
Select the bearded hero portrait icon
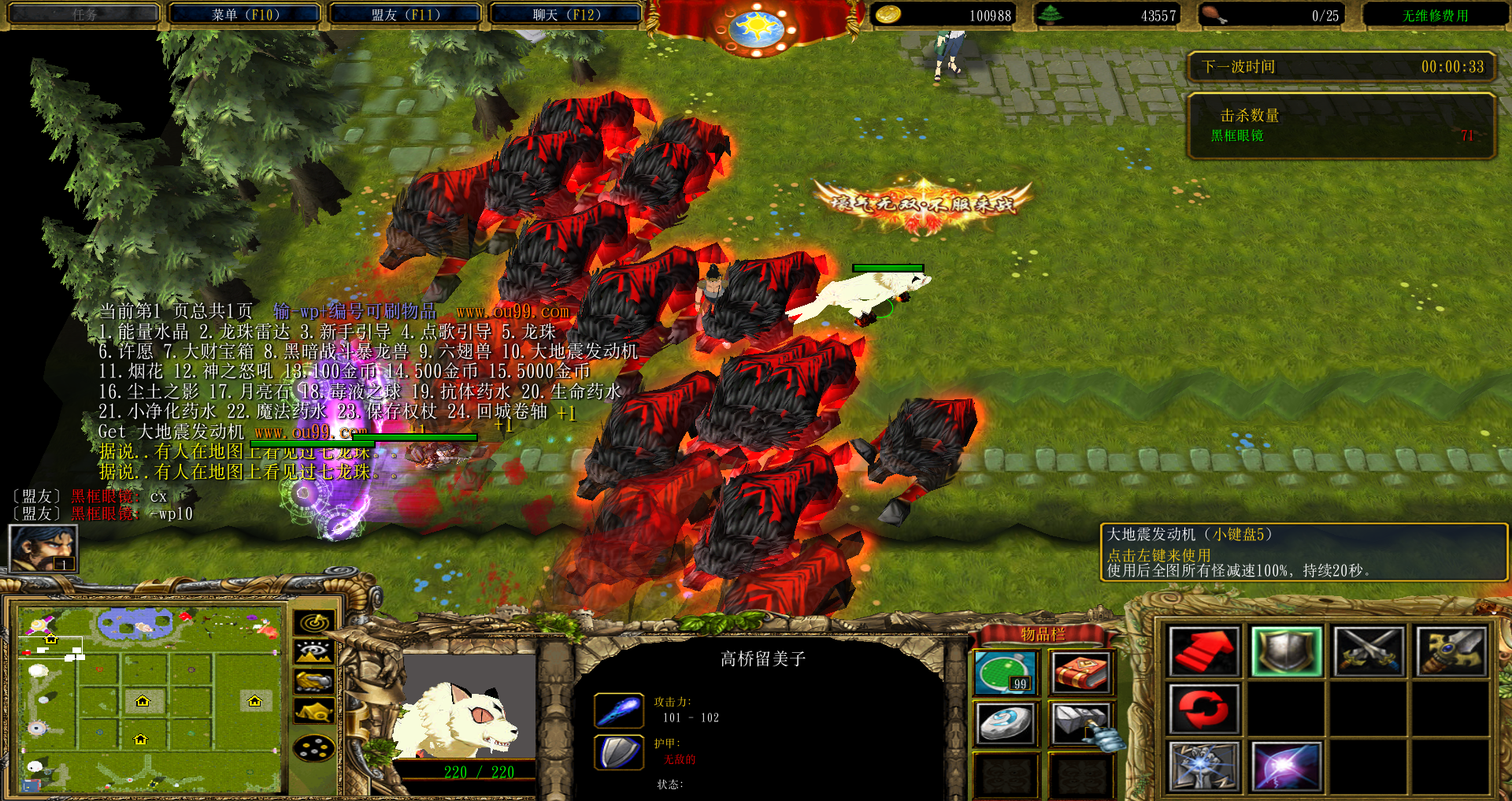(x=43, y=548)
